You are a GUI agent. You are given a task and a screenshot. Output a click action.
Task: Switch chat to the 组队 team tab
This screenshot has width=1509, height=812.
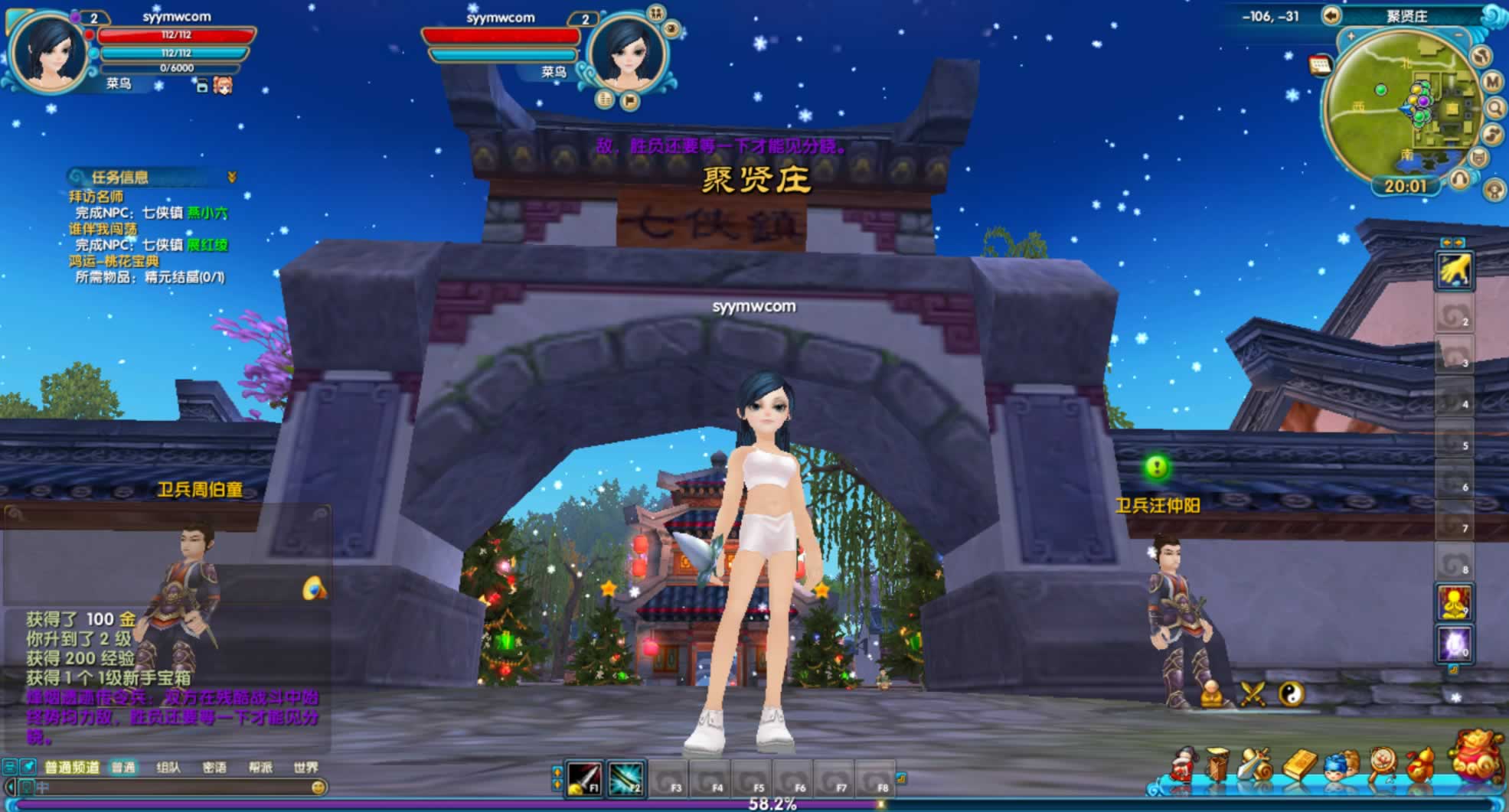click(168, 767)
